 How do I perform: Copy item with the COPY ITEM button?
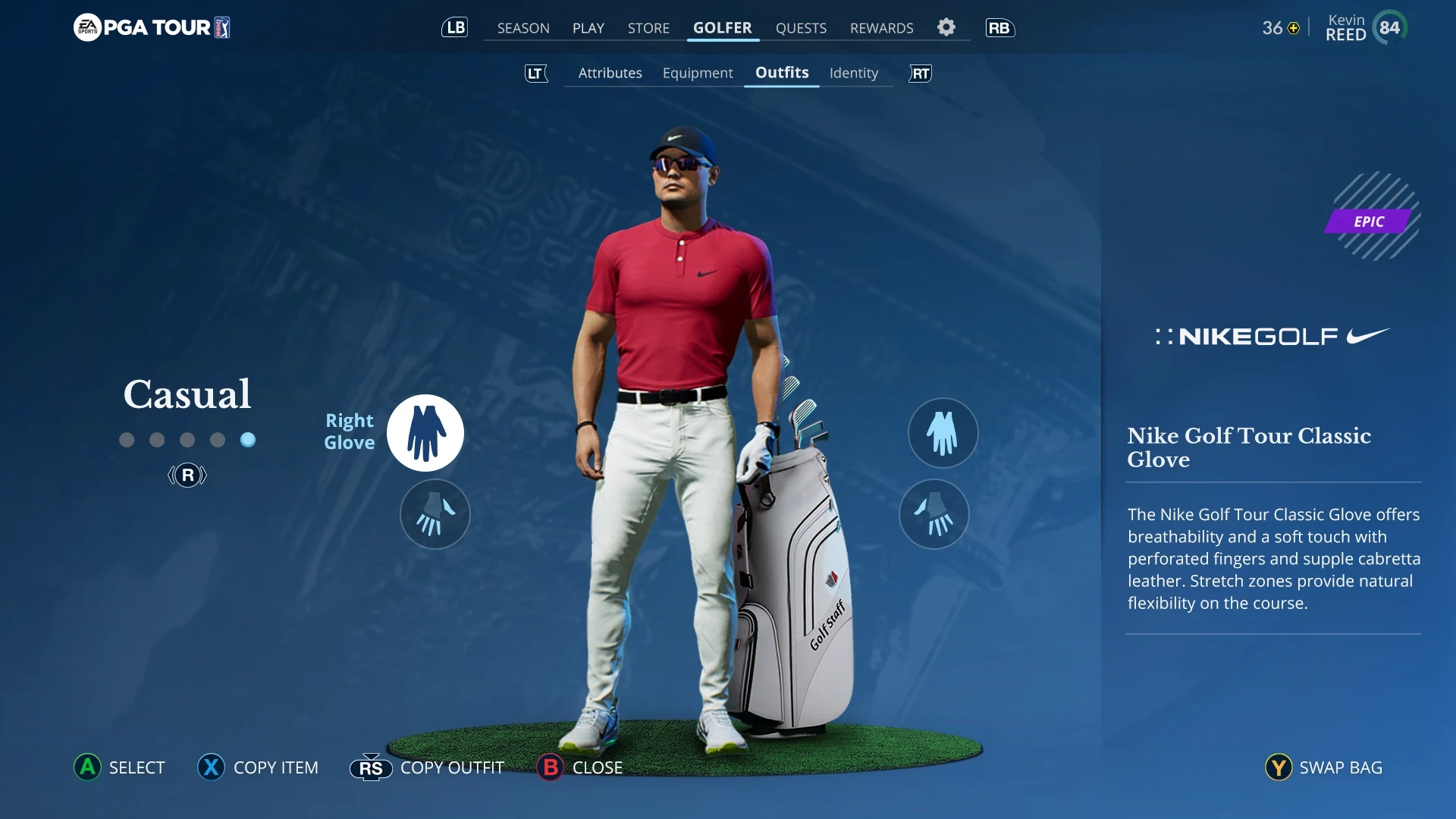pyautogui.click(x=258, y=767)
